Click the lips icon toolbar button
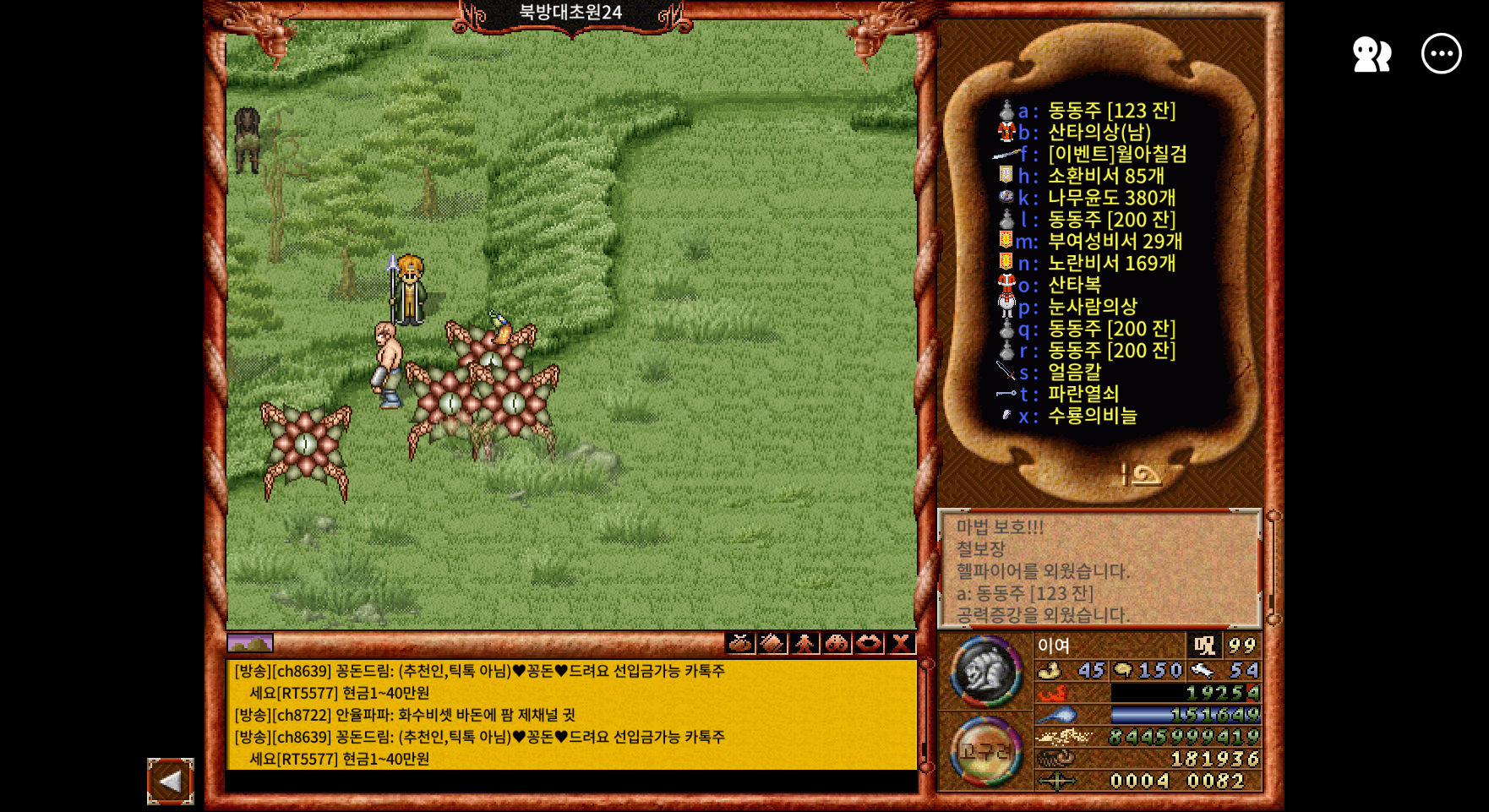The width and height of the screenshot is (1489, 812). (869, 644)
